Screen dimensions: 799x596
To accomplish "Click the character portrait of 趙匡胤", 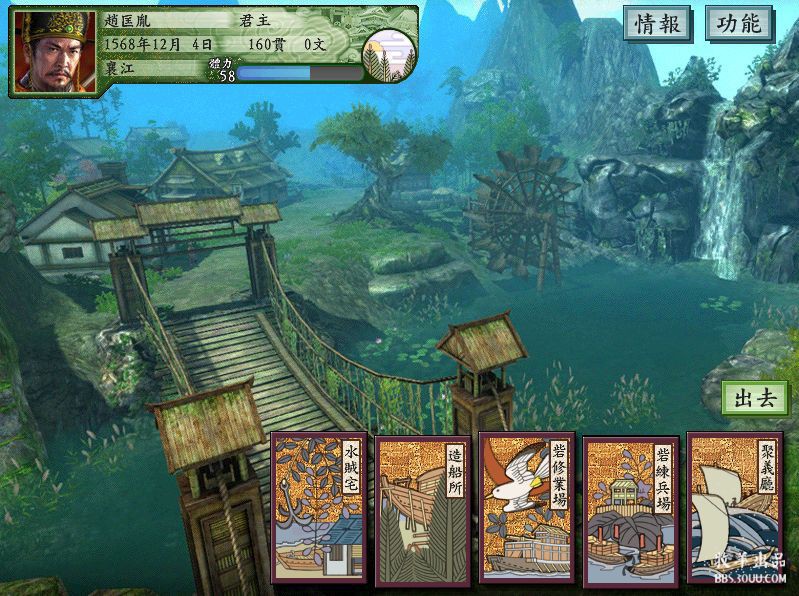I will pos(54,52).
